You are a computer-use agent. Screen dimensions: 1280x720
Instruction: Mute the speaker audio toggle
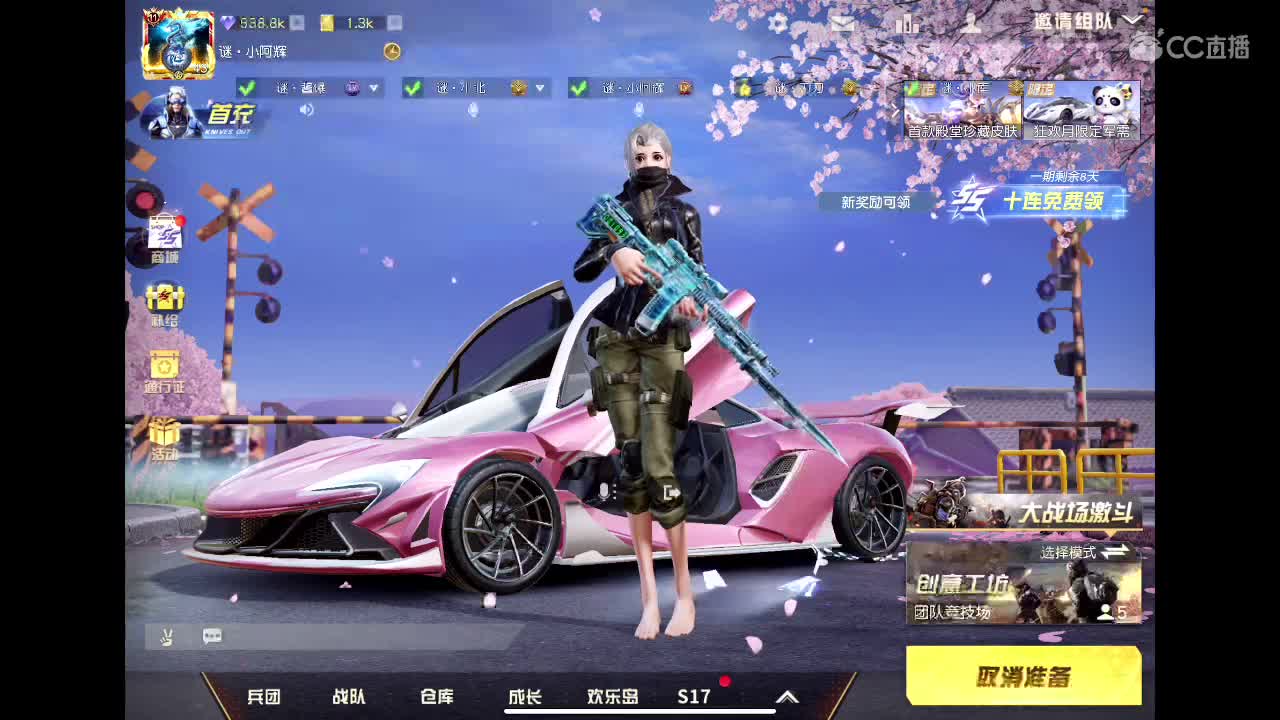307,109
